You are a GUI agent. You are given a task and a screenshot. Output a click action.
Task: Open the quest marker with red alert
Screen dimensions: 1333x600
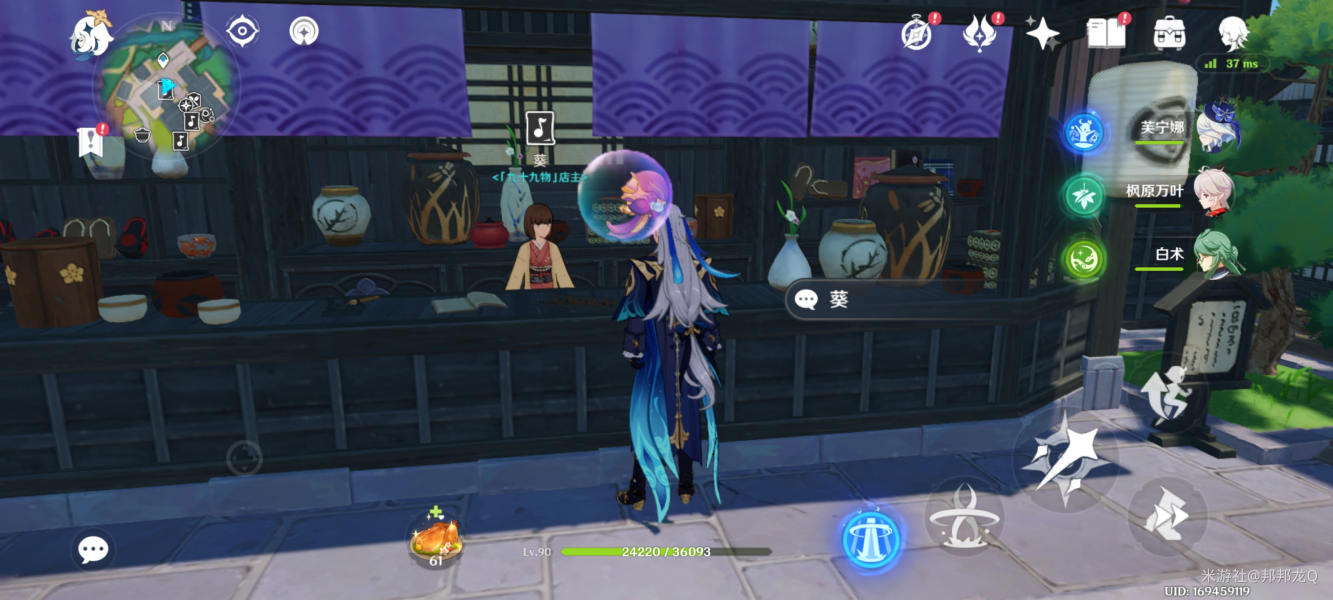91,141
